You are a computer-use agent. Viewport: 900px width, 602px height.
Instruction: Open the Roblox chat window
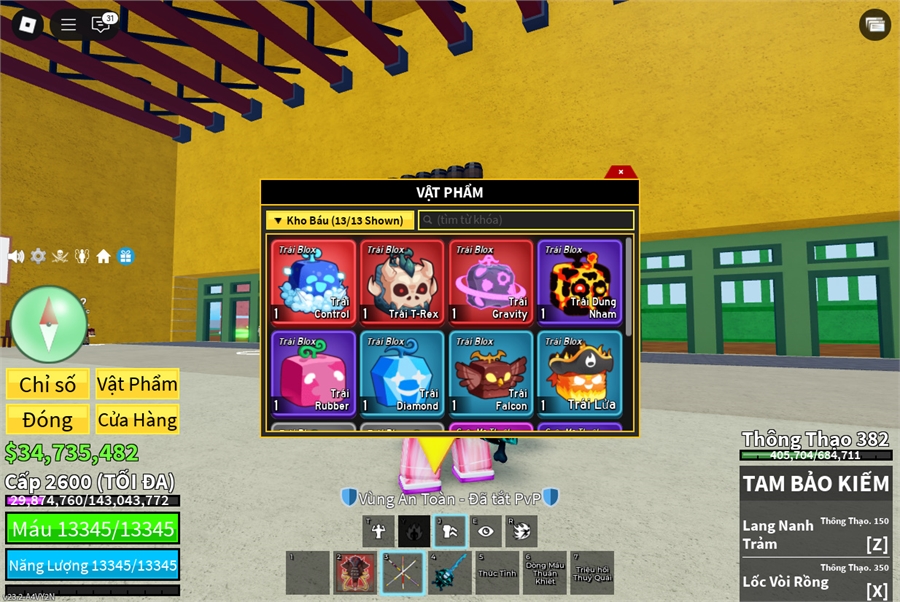point(101,25)
